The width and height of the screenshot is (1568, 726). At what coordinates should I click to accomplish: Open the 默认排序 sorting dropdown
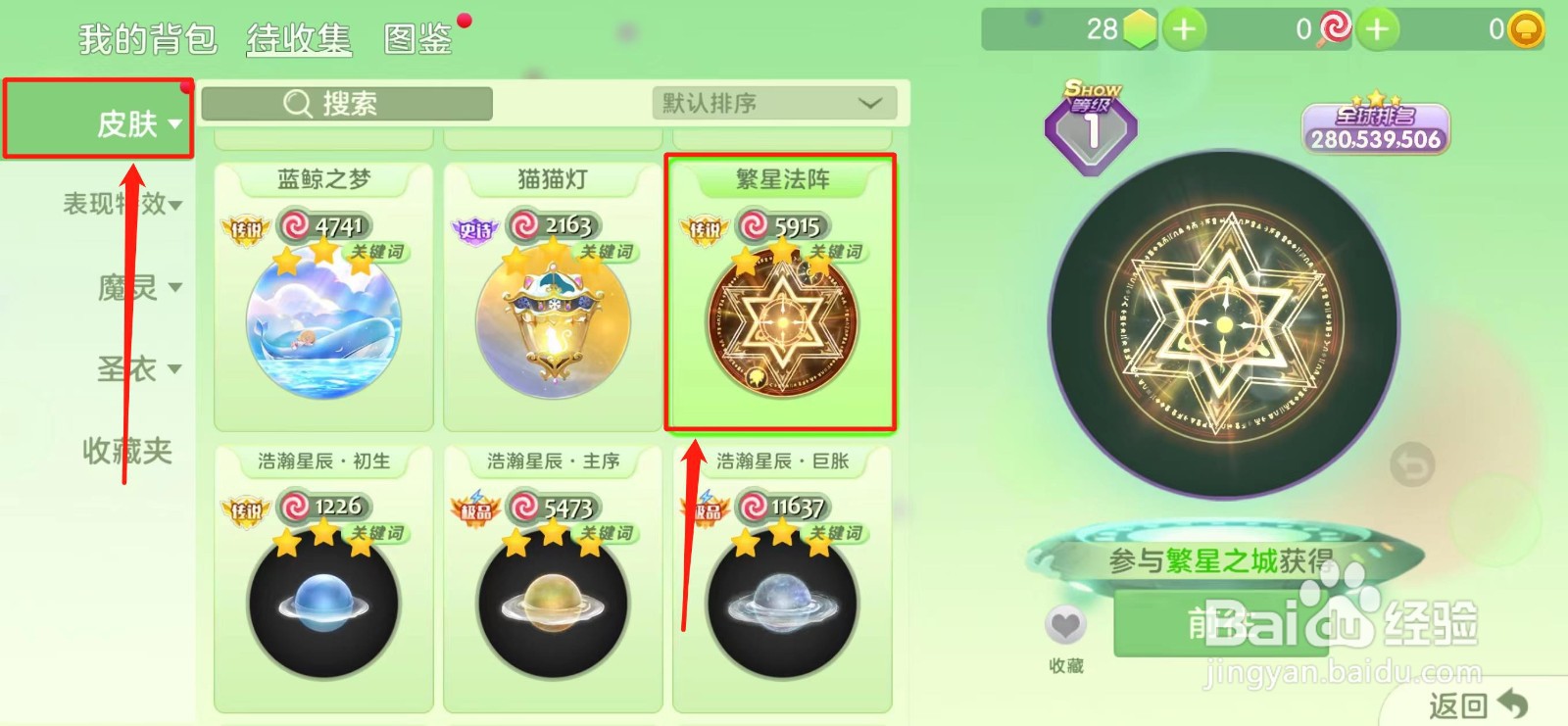pos(772,103)
